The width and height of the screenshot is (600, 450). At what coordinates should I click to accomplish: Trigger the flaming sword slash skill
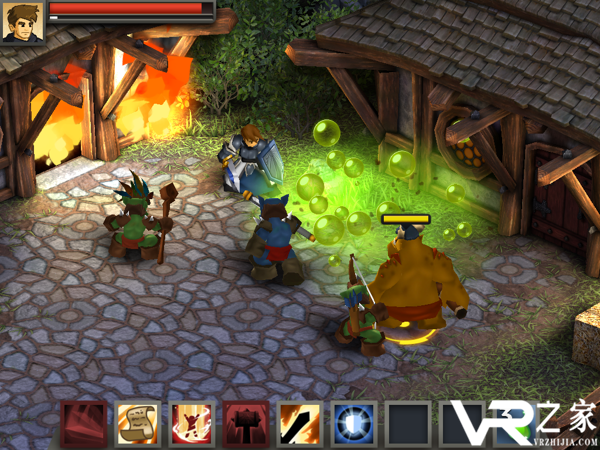(299, 423)
